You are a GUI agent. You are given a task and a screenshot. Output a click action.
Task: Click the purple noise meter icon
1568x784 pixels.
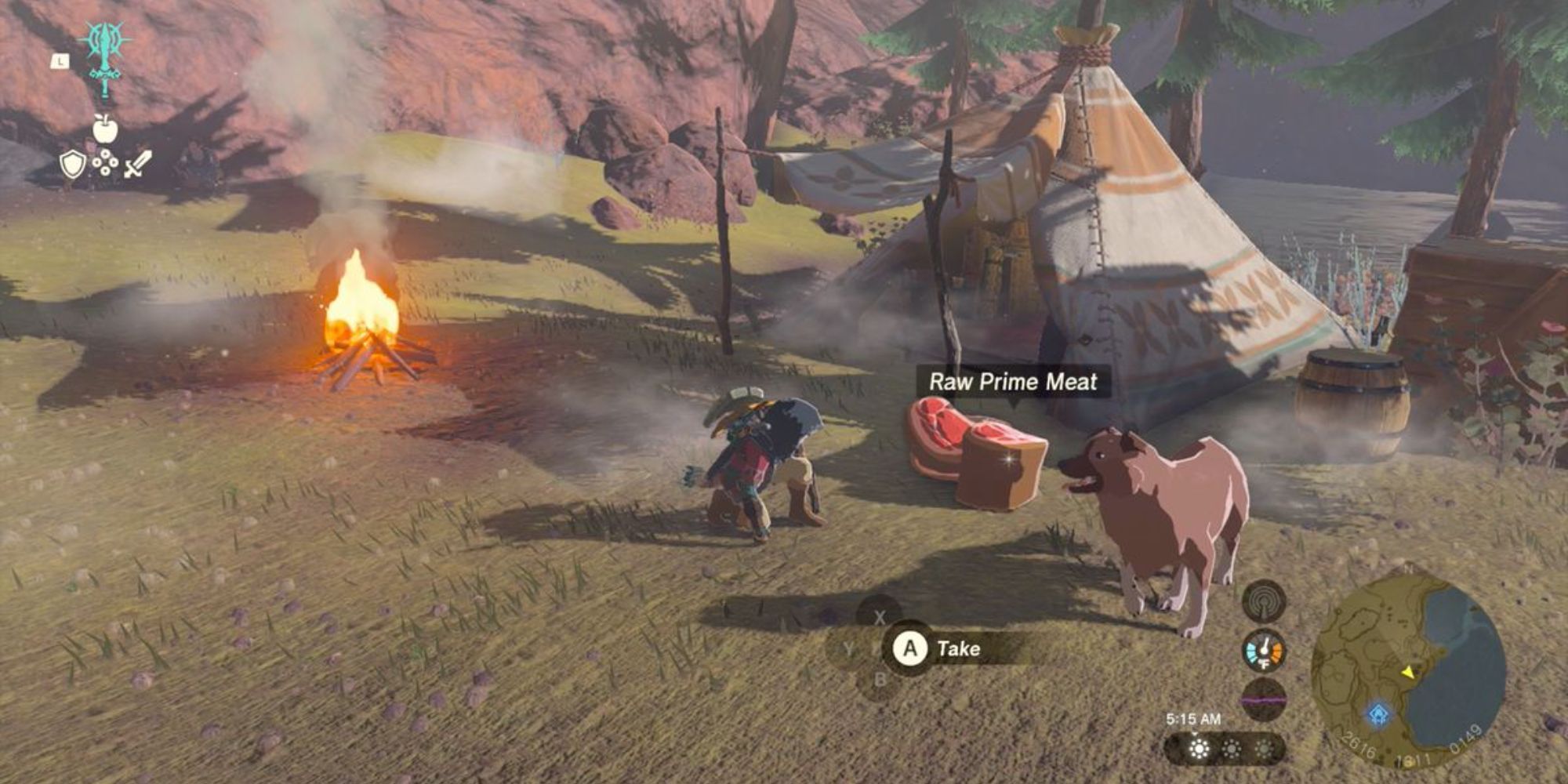coord(1264,699)
